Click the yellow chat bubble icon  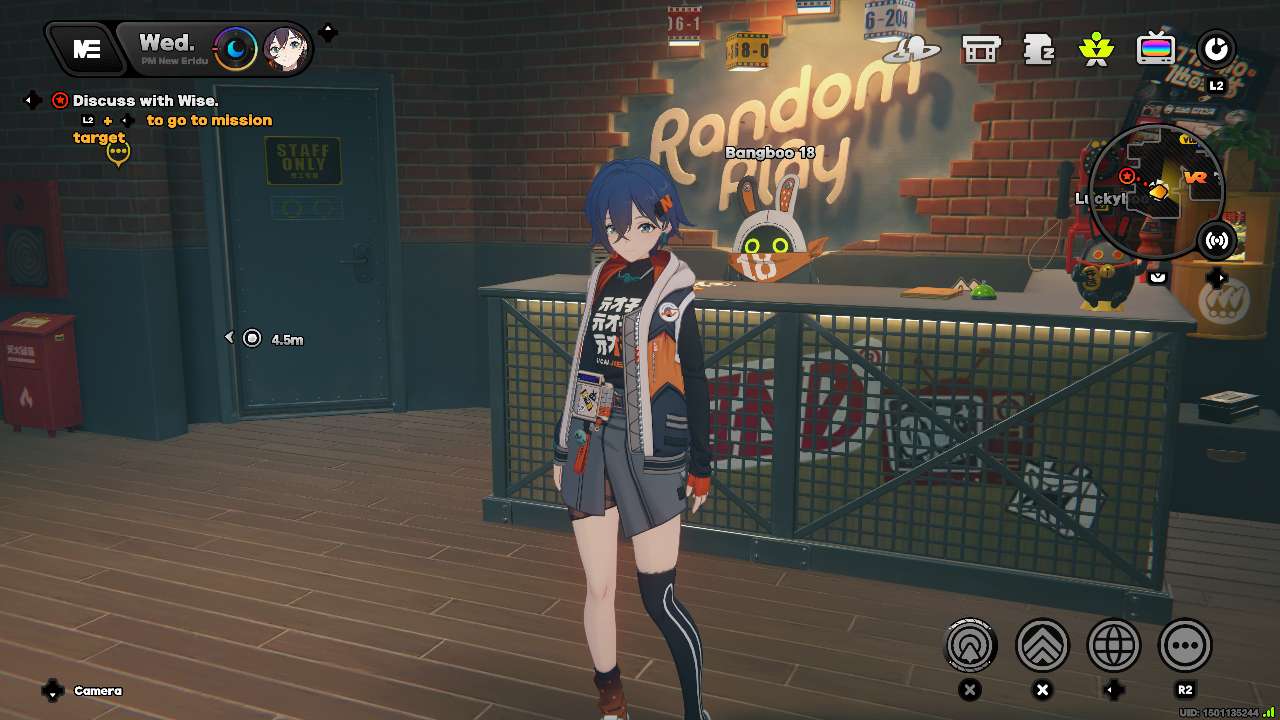tap(118, 153)
